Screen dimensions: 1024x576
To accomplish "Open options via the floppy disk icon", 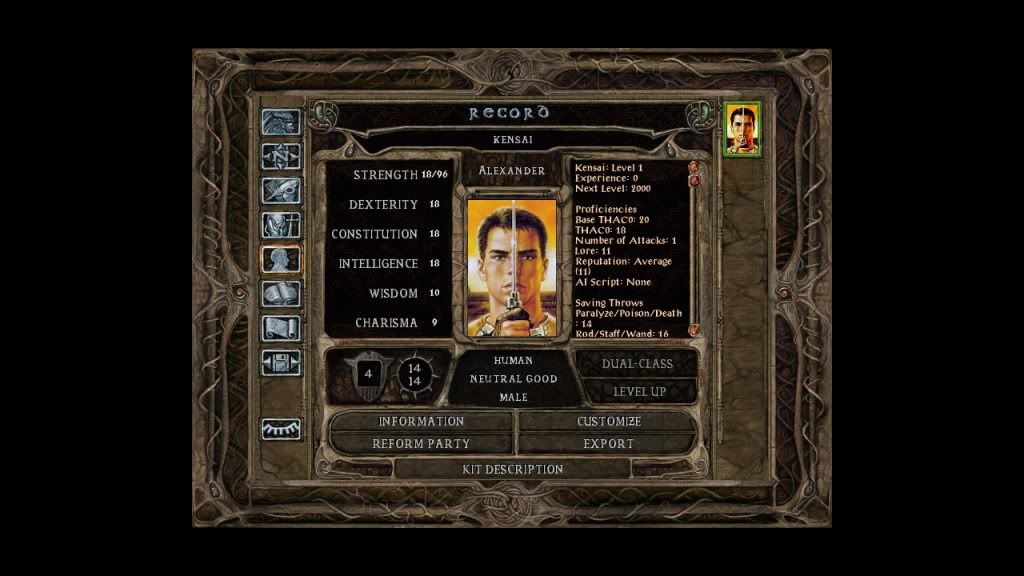I will coord(281,362).
